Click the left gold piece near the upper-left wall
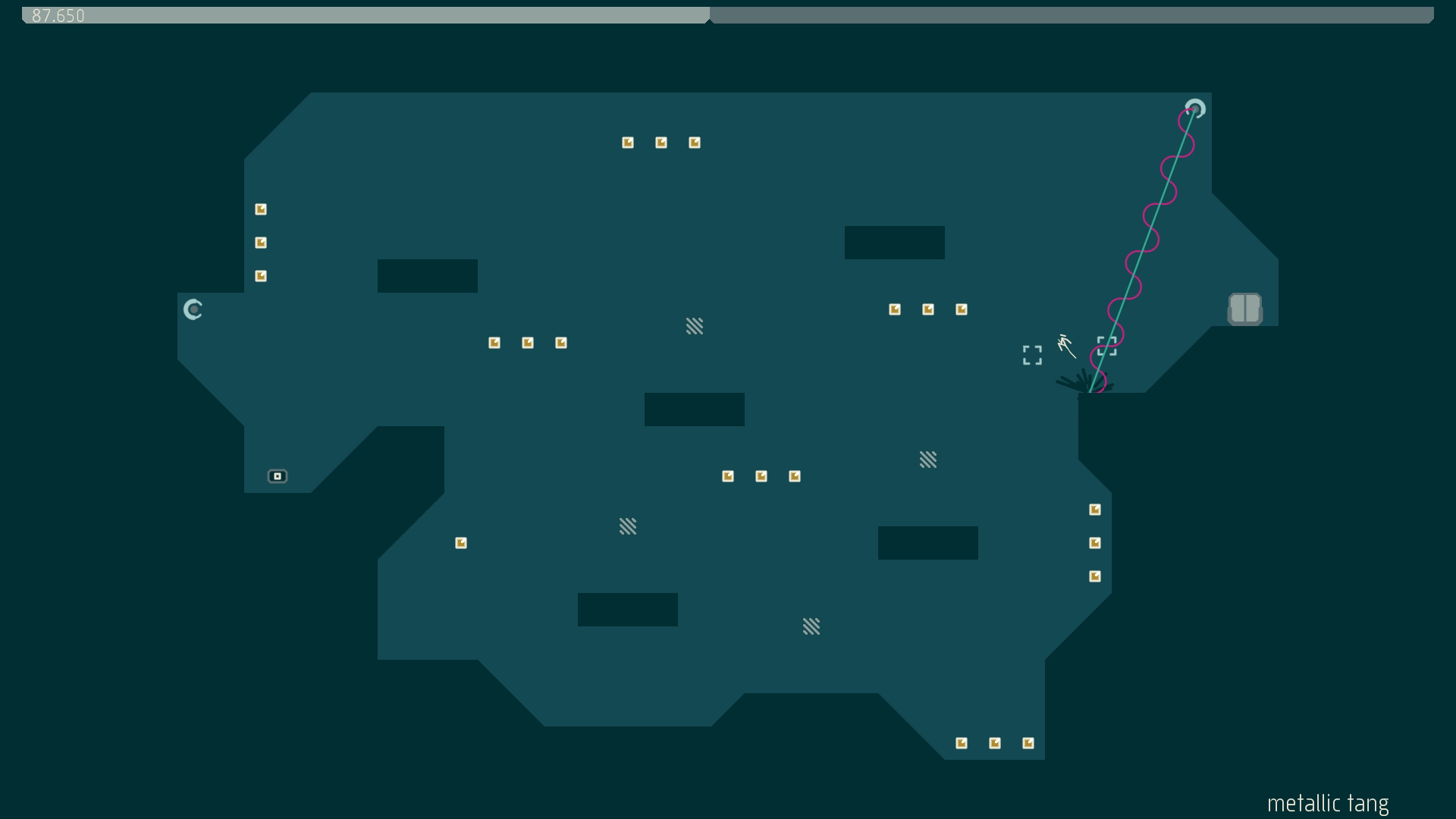 261,209
